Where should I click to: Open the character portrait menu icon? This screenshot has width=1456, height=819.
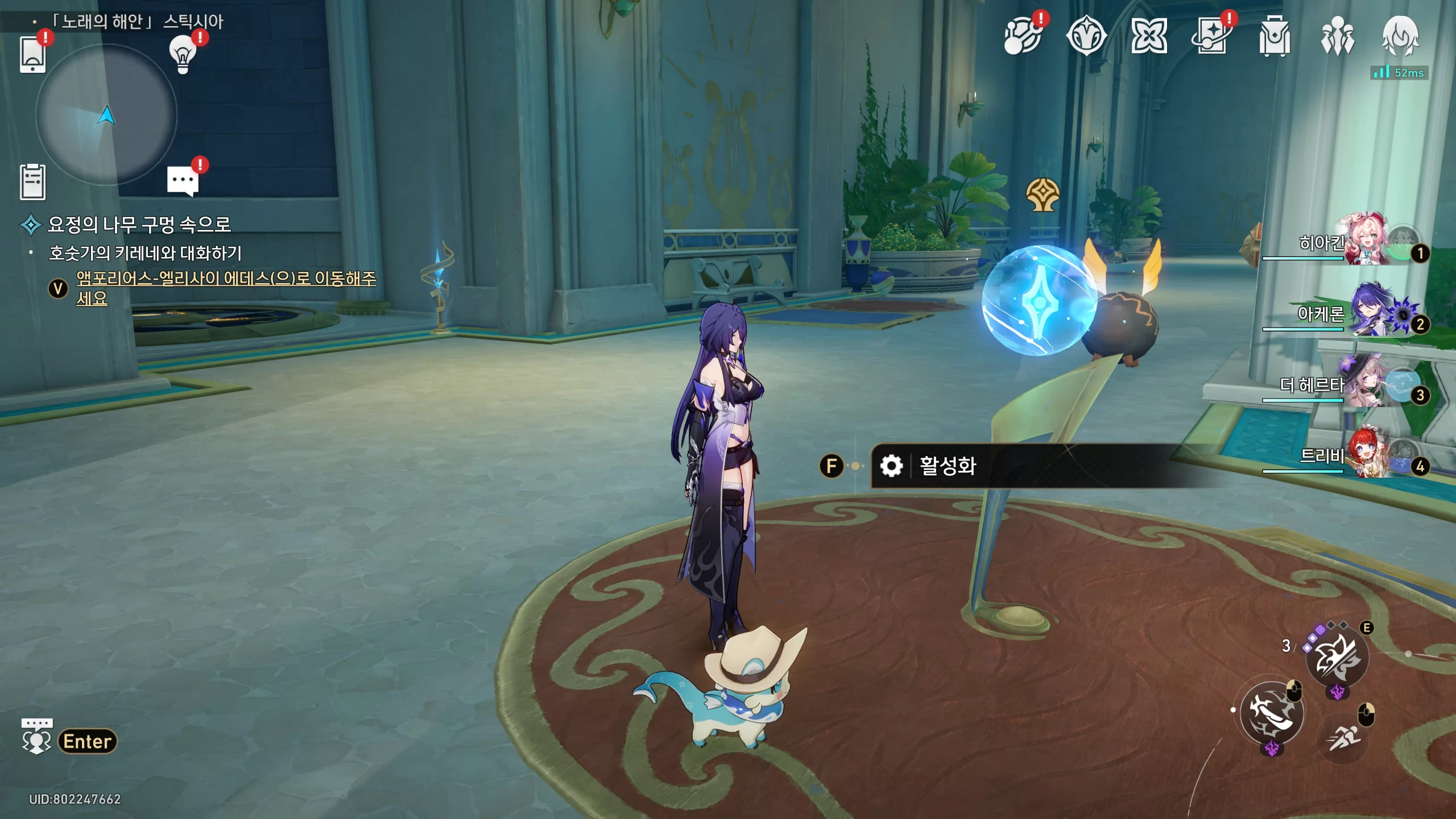pyautogui.click(x=1400, y=37)
